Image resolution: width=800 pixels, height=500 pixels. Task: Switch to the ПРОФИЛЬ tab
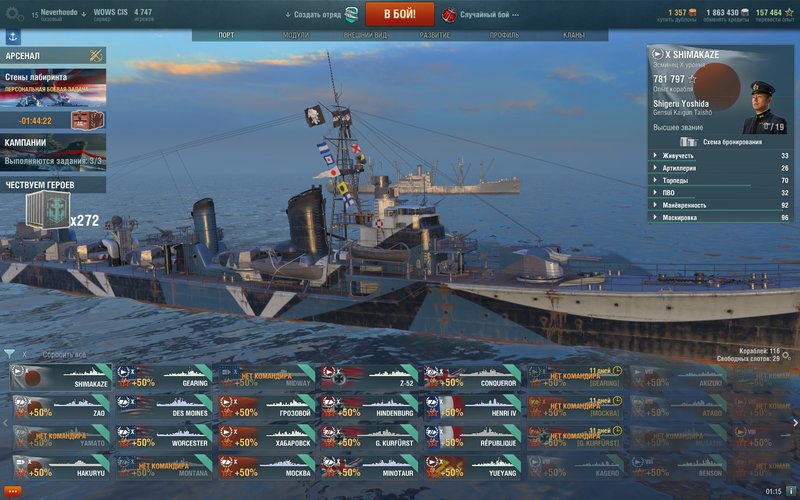point(504,35)
